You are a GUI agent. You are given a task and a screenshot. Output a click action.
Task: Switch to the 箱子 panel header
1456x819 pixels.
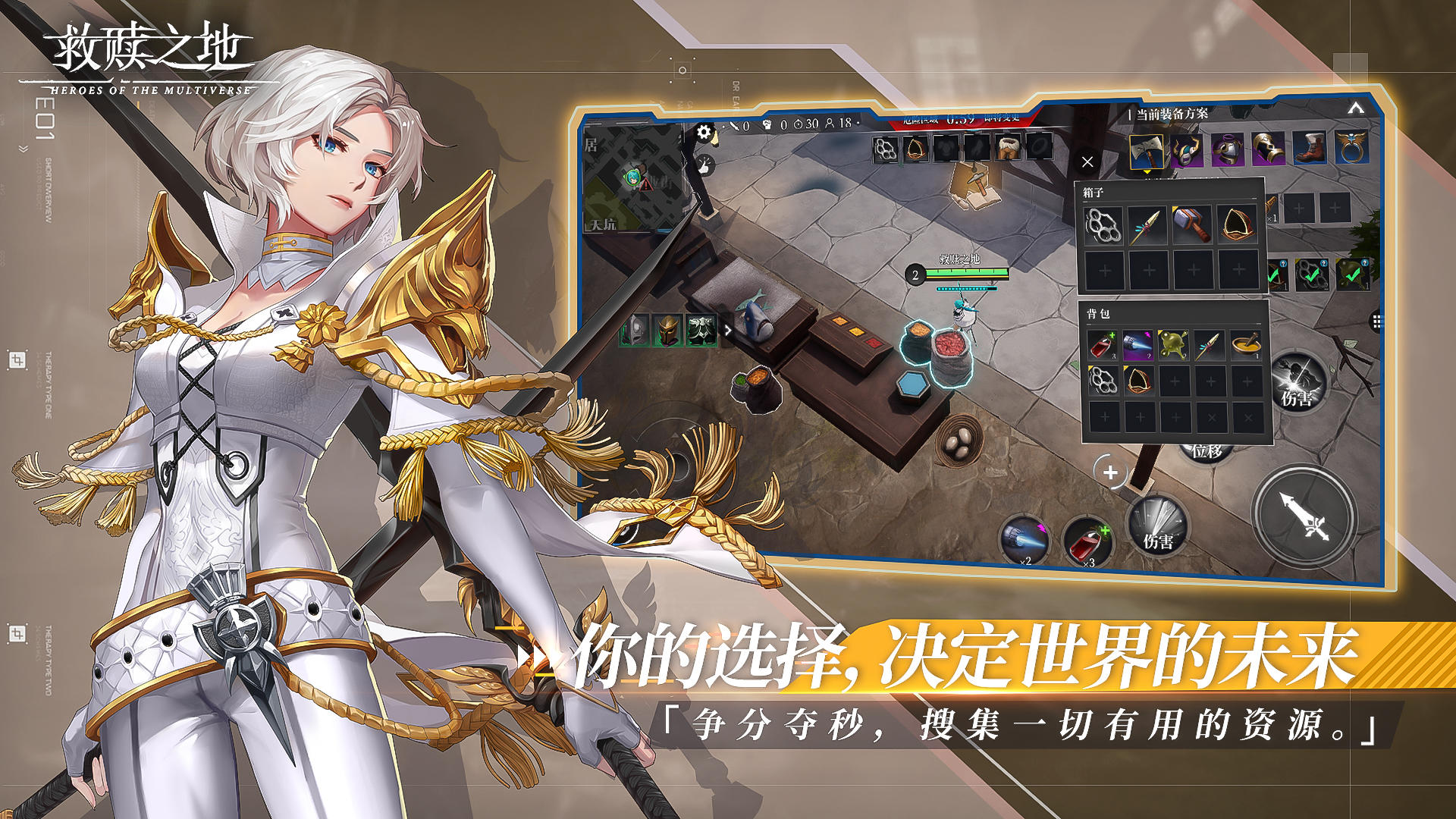[1092, 193]
